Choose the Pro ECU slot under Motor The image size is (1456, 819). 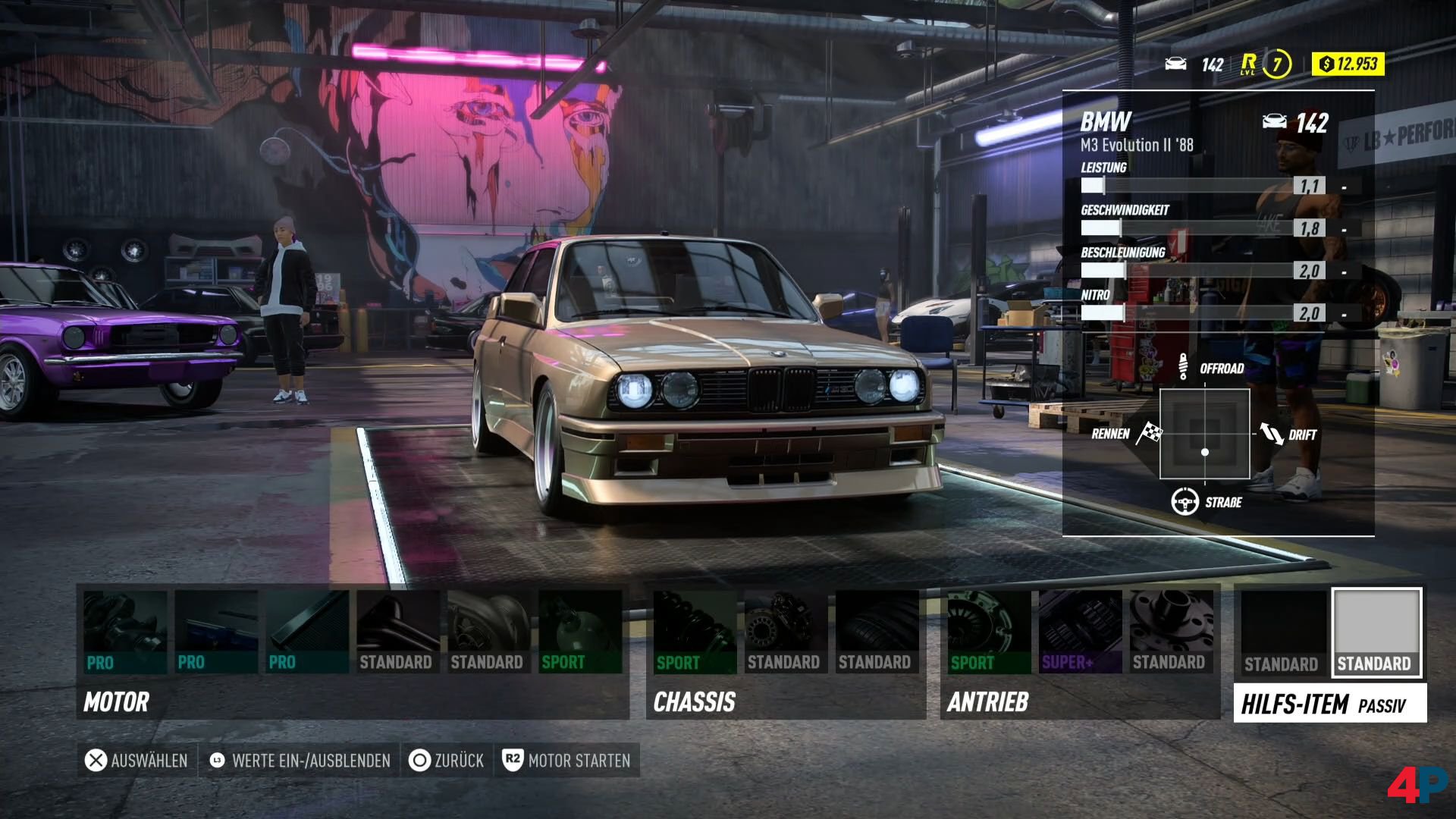pyautogui.click(x=216, y=632)
